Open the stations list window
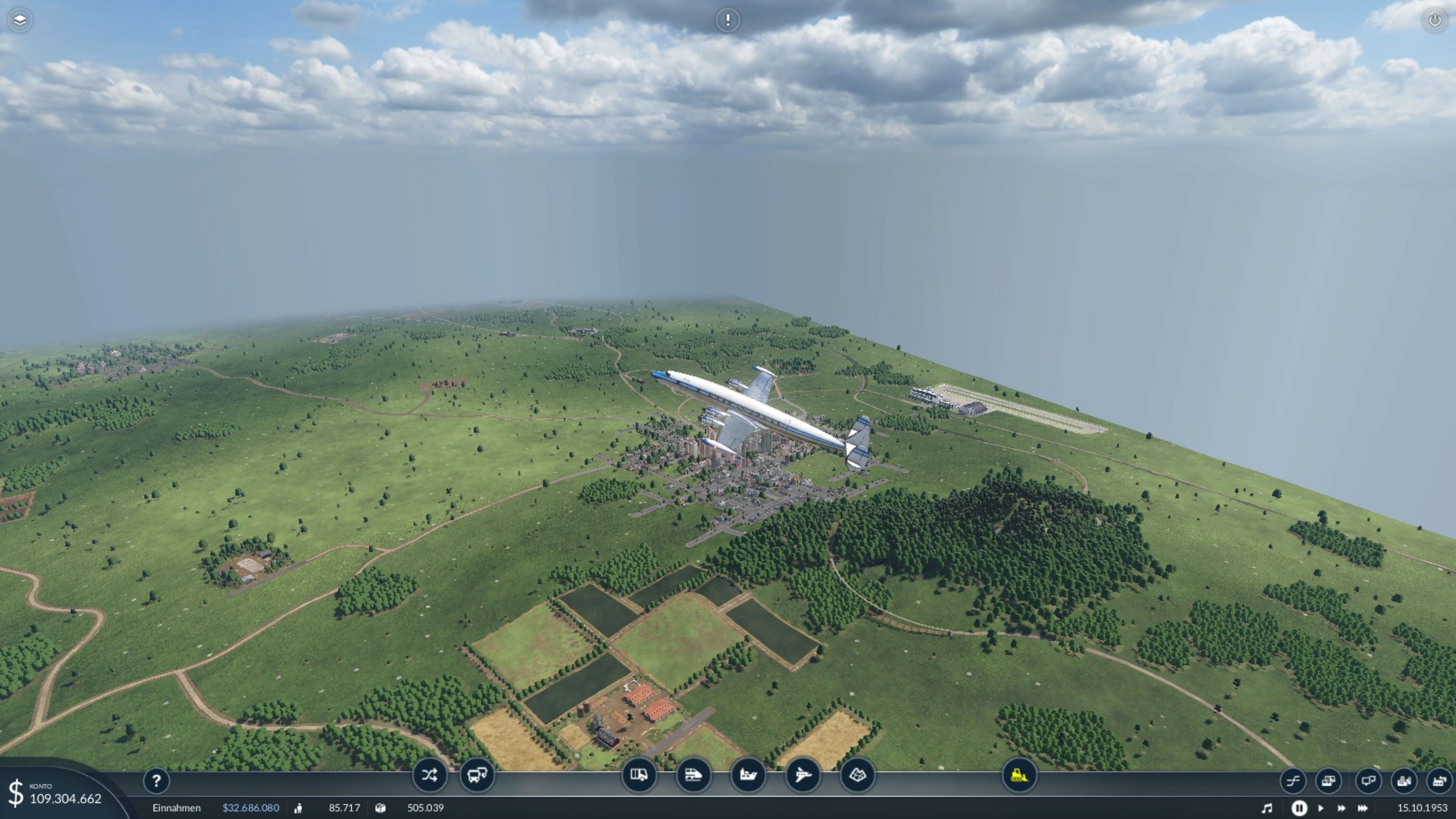This screenshot has width=1456, height=819. (x=1368, y=781)
